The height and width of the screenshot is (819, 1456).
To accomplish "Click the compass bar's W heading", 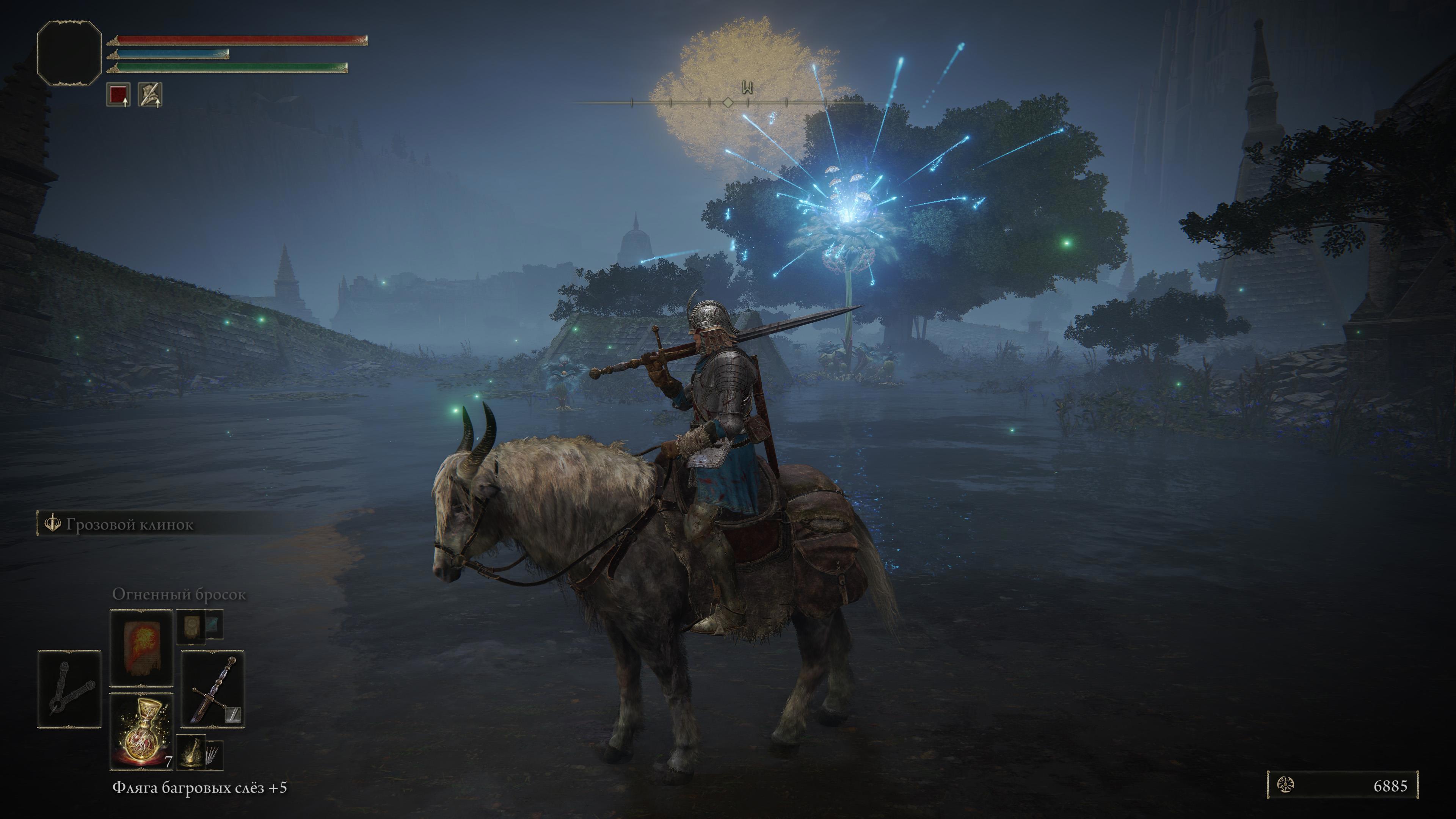I will pyautogui.click(x=748, y=88).
